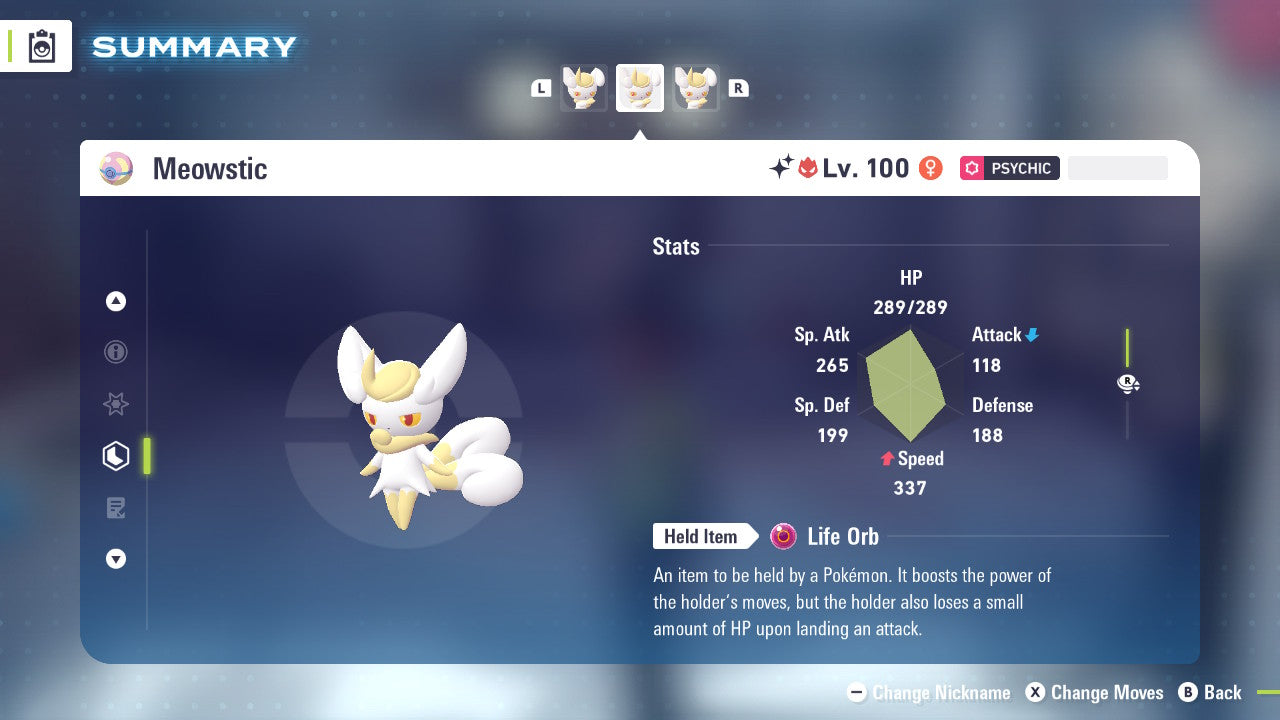Select the star memories icon in sidebar
Viewport: 1280px width, 720px height.
coord(115,404)
